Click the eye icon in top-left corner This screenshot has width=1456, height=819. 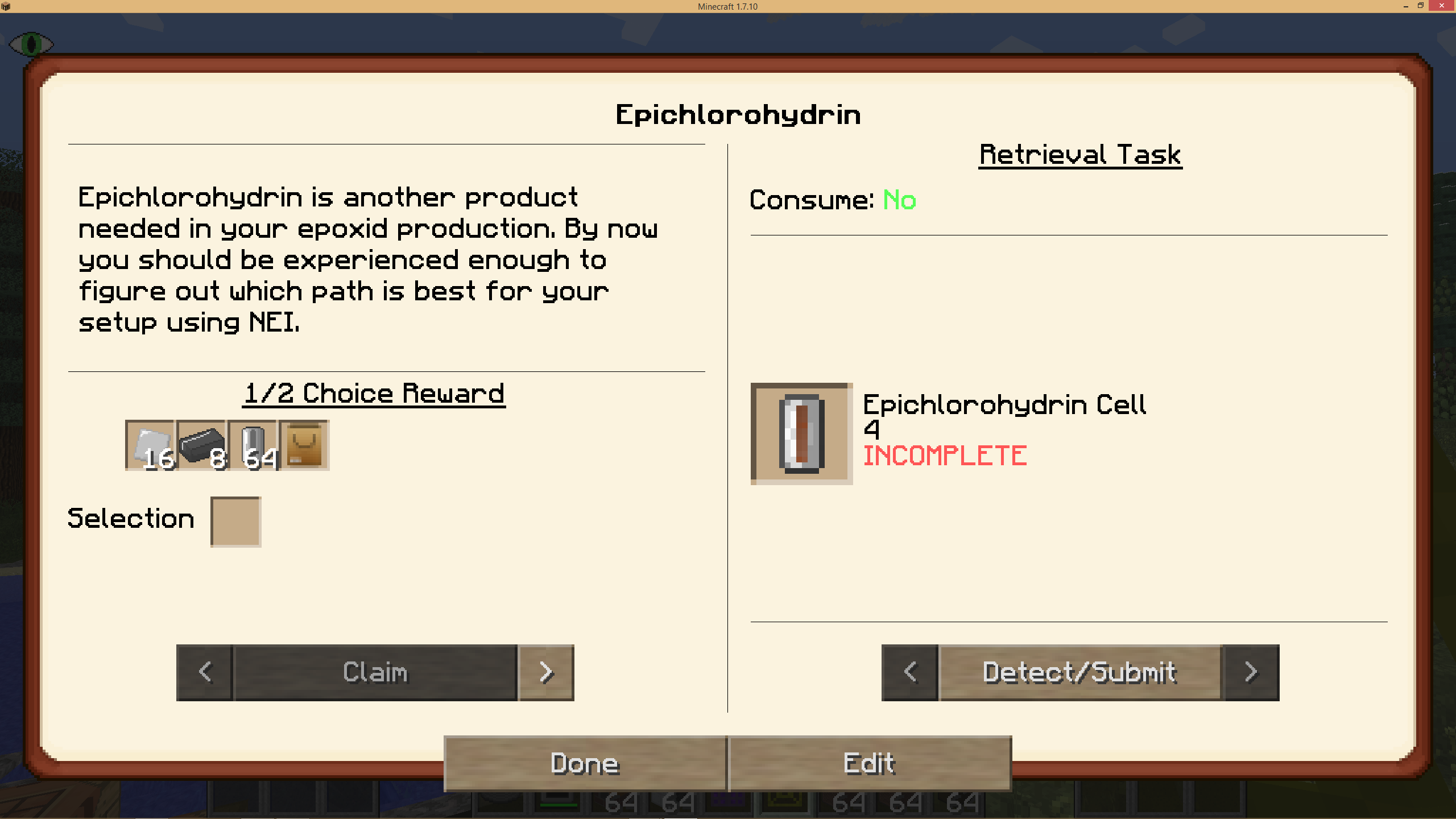31,44
